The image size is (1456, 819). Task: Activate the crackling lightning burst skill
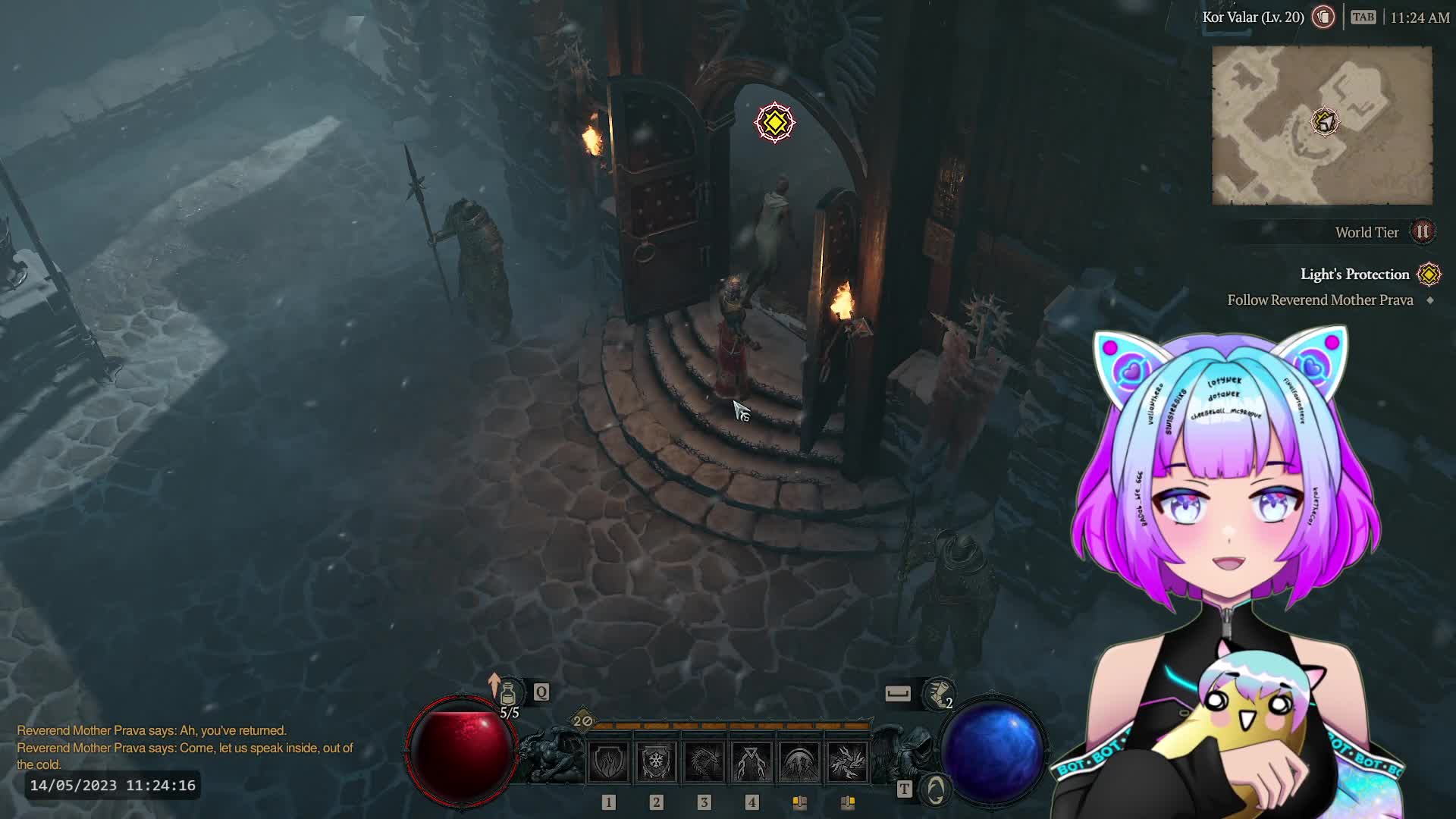click(x=847, y=761)
